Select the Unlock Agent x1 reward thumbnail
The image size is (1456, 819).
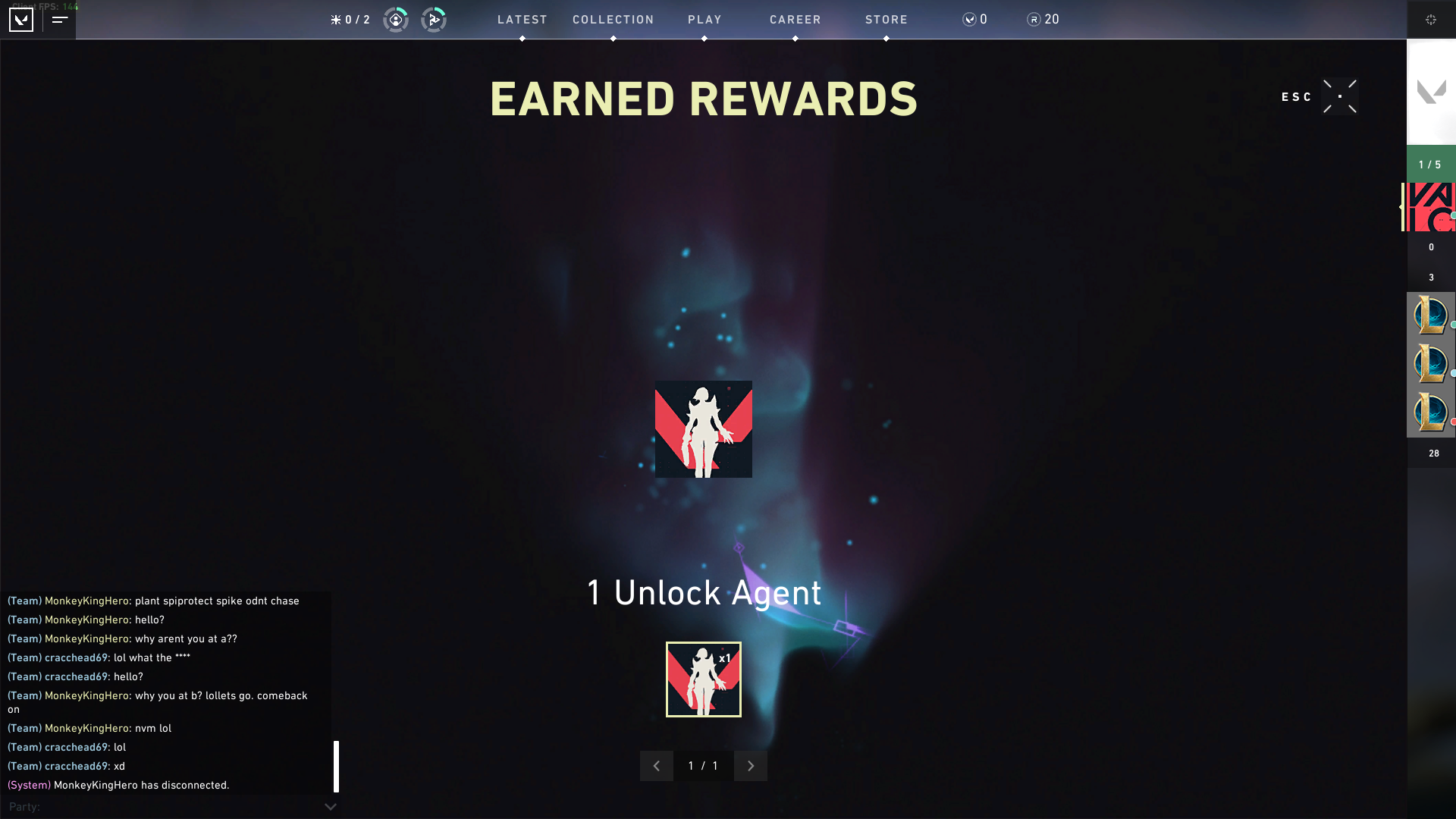click(704, 679)
